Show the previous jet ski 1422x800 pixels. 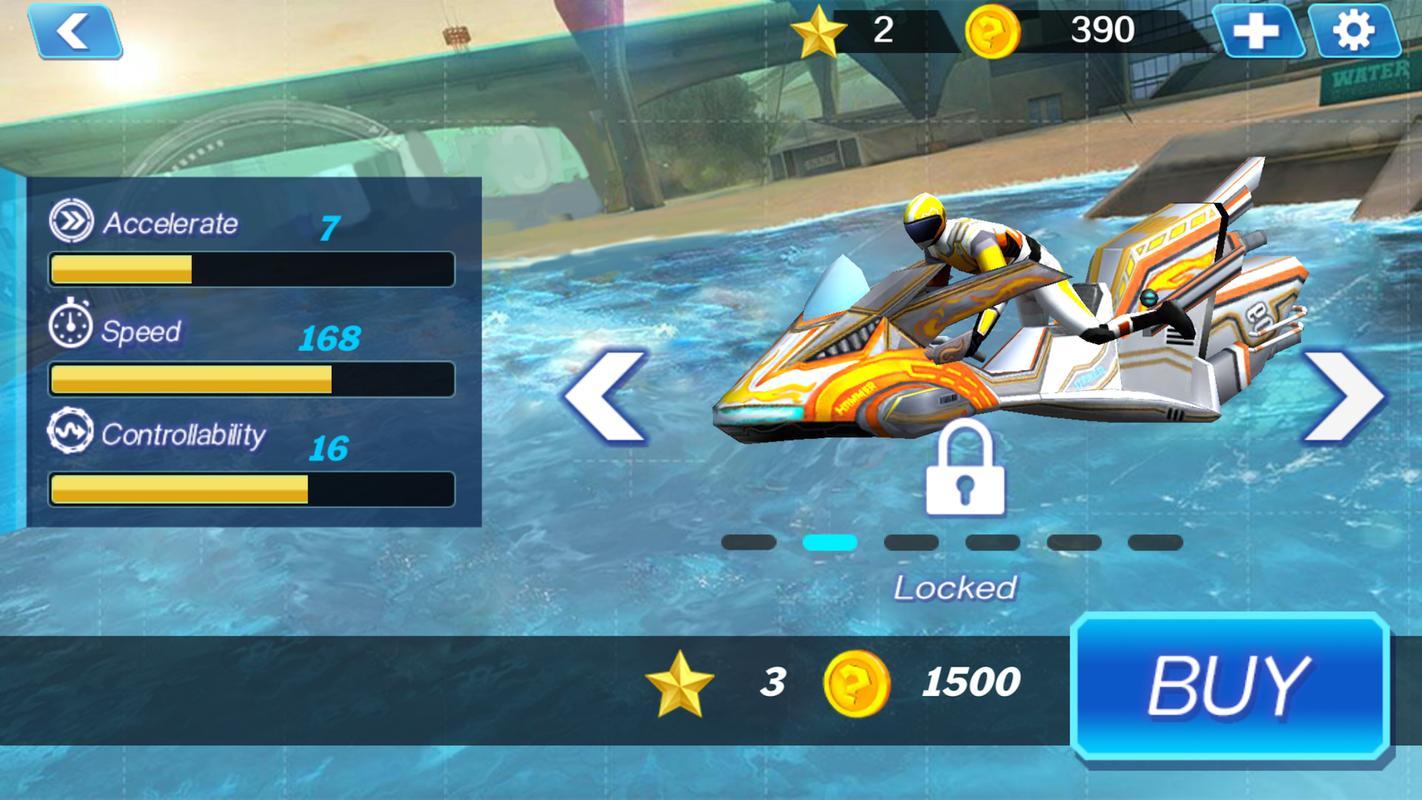point(605,396)
